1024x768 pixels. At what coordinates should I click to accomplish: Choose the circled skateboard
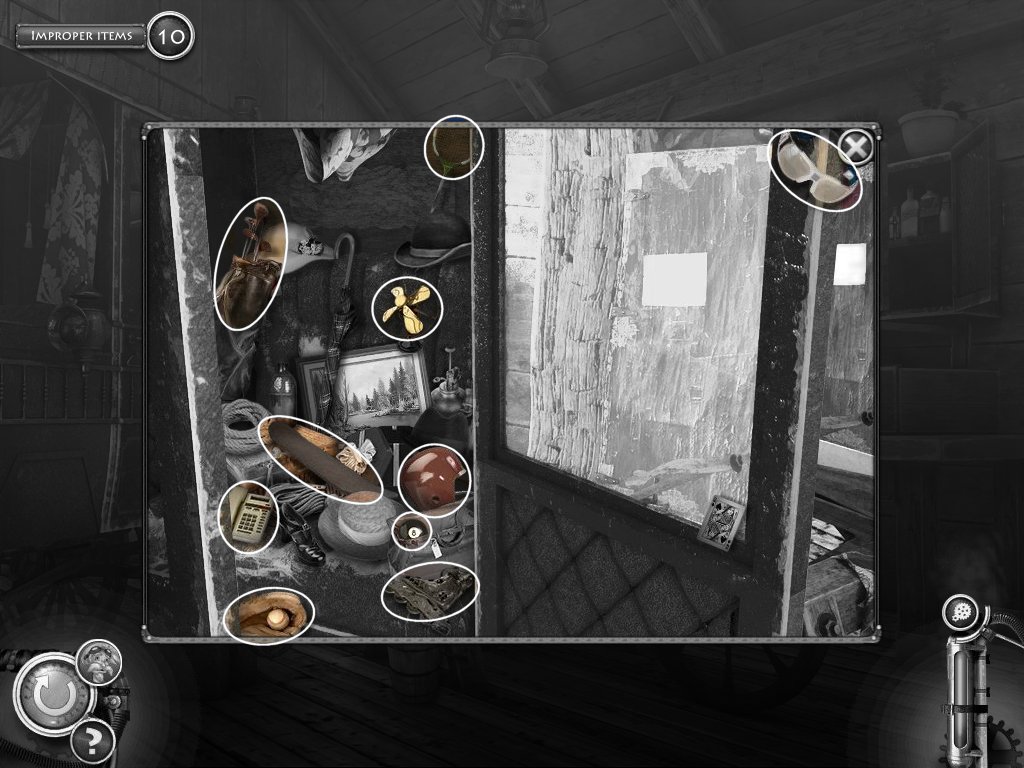point(321,459)
